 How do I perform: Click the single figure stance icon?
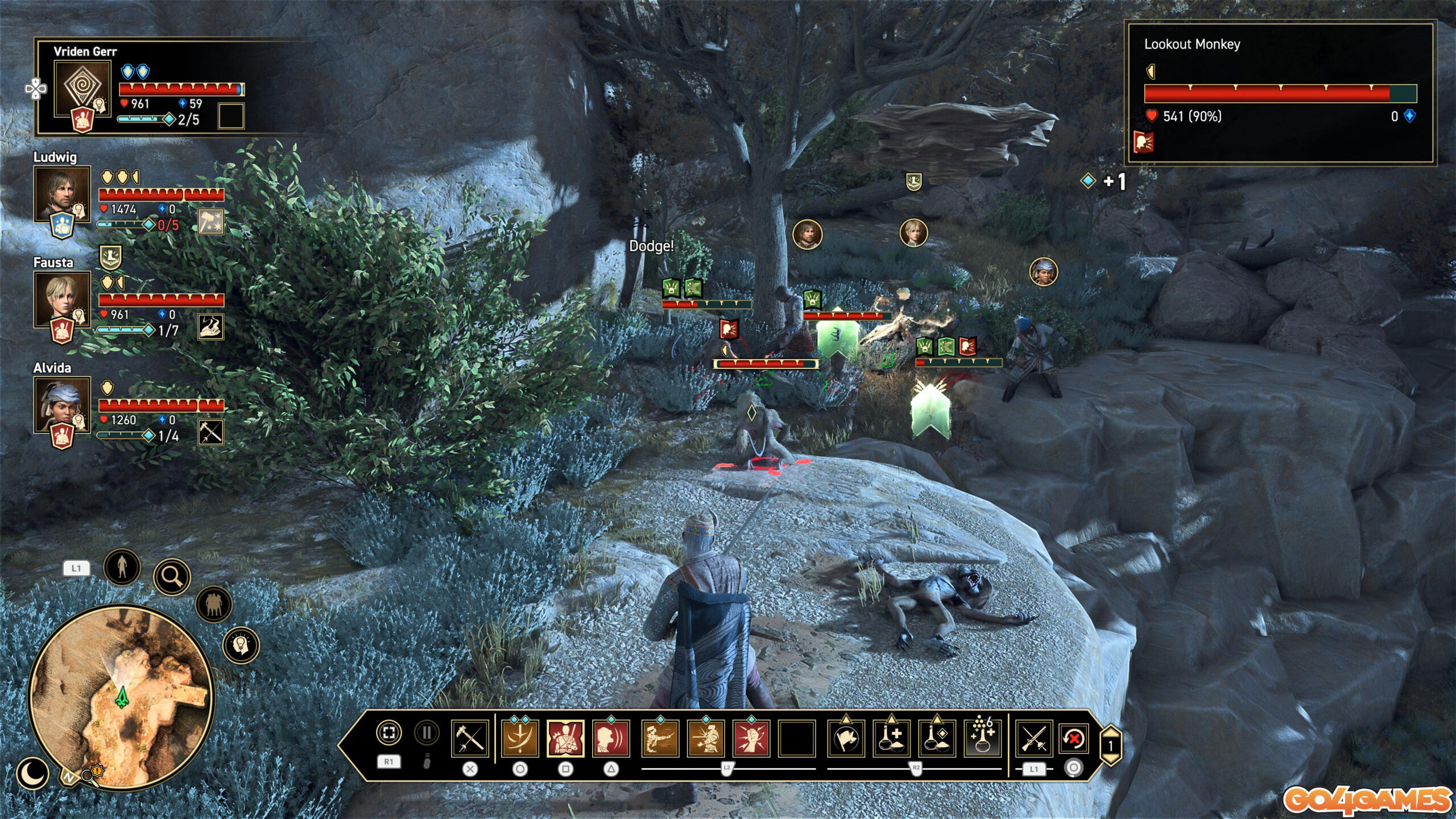pyautogui.click(x=122, y=567)
